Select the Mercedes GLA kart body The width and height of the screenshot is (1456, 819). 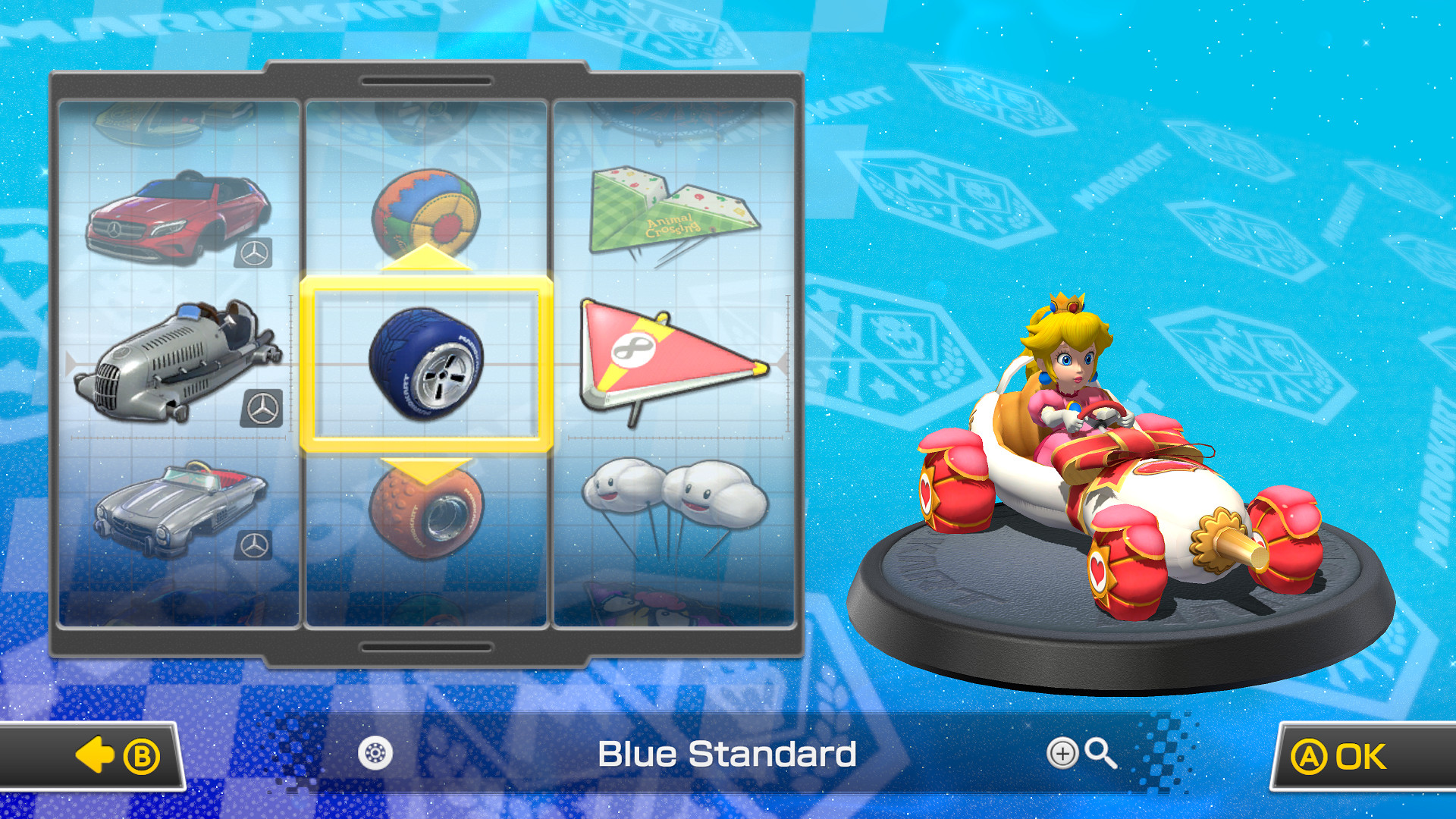(x=178, y=220)
